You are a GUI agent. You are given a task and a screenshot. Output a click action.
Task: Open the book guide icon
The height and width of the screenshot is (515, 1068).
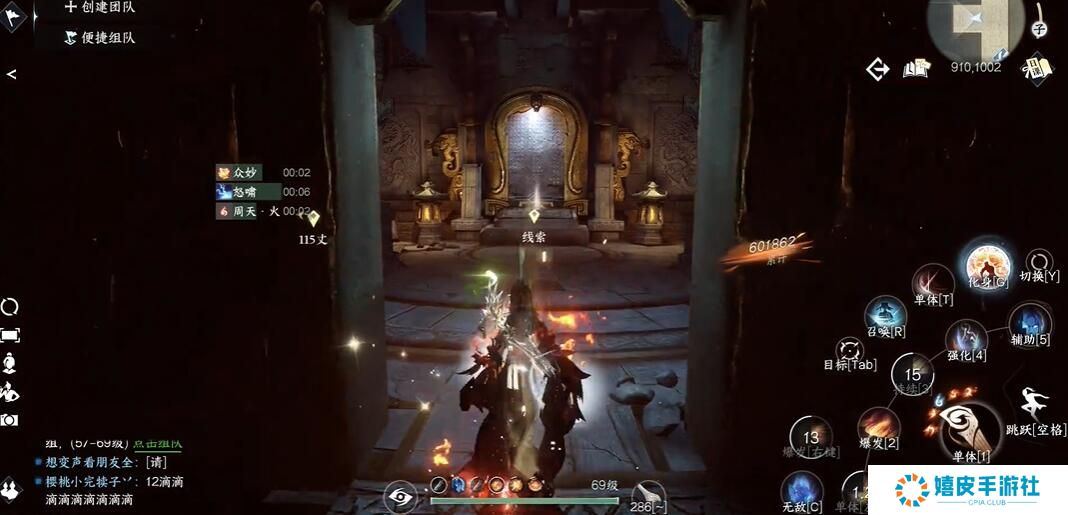916,69
